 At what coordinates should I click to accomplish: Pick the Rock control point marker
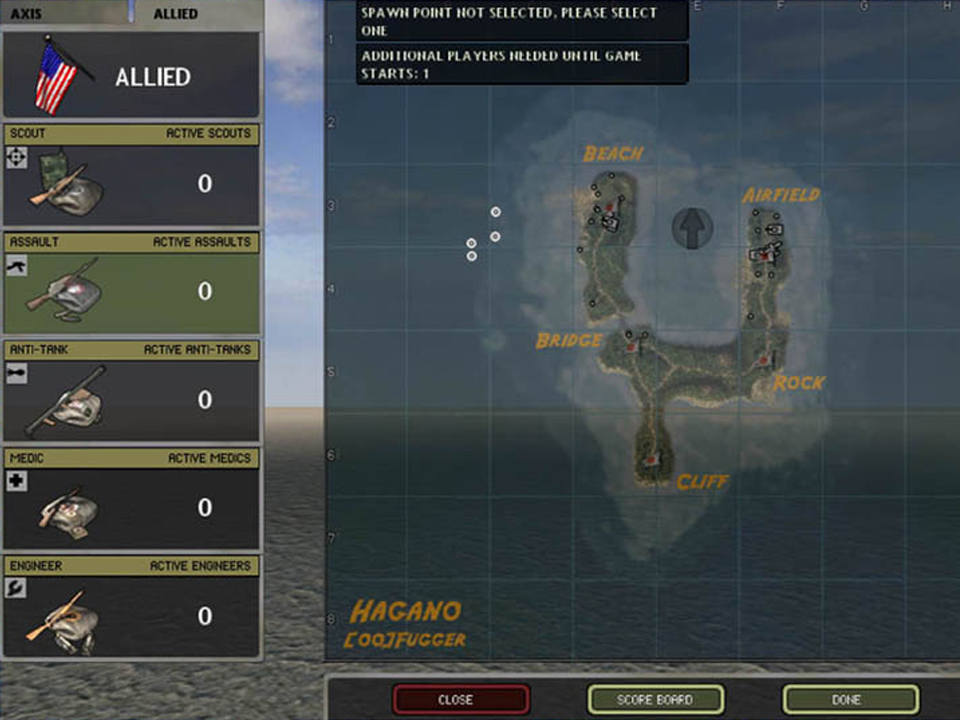click(765, 360)
